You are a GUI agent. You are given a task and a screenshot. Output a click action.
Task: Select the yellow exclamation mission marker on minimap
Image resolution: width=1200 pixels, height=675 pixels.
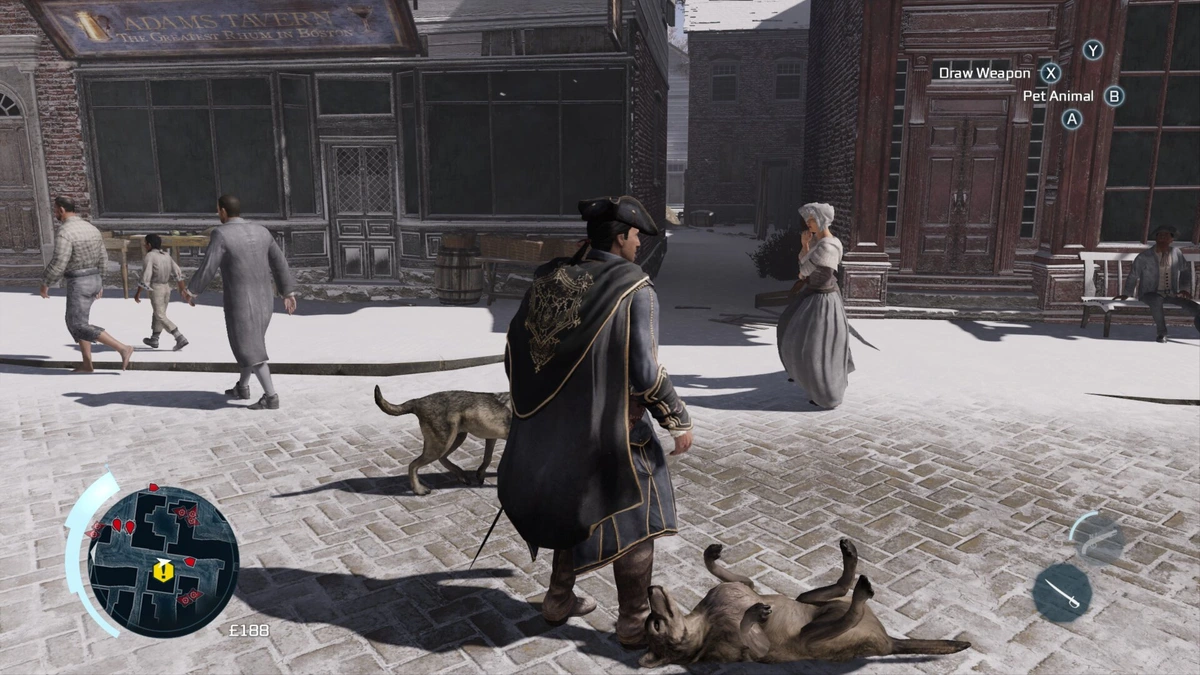click(x=163, y=571)
